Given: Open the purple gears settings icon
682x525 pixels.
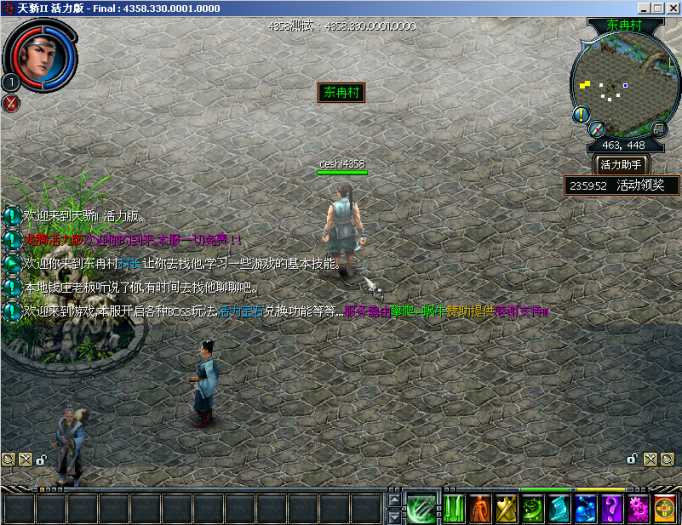Looking at the screenshot, I should tap(637, 508).
